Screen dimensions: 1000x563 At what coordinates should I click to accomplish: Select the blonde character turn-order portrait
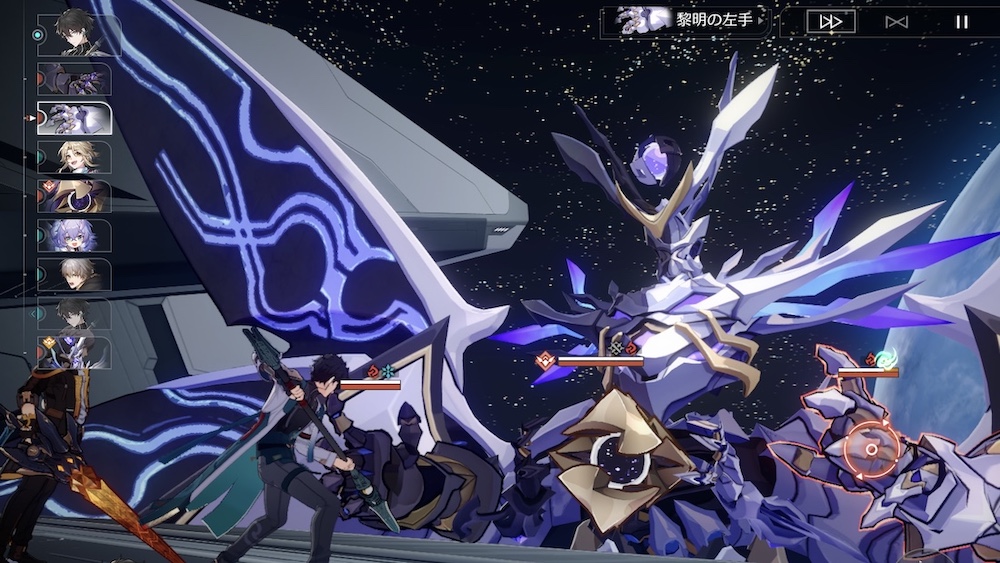point(75,157)
